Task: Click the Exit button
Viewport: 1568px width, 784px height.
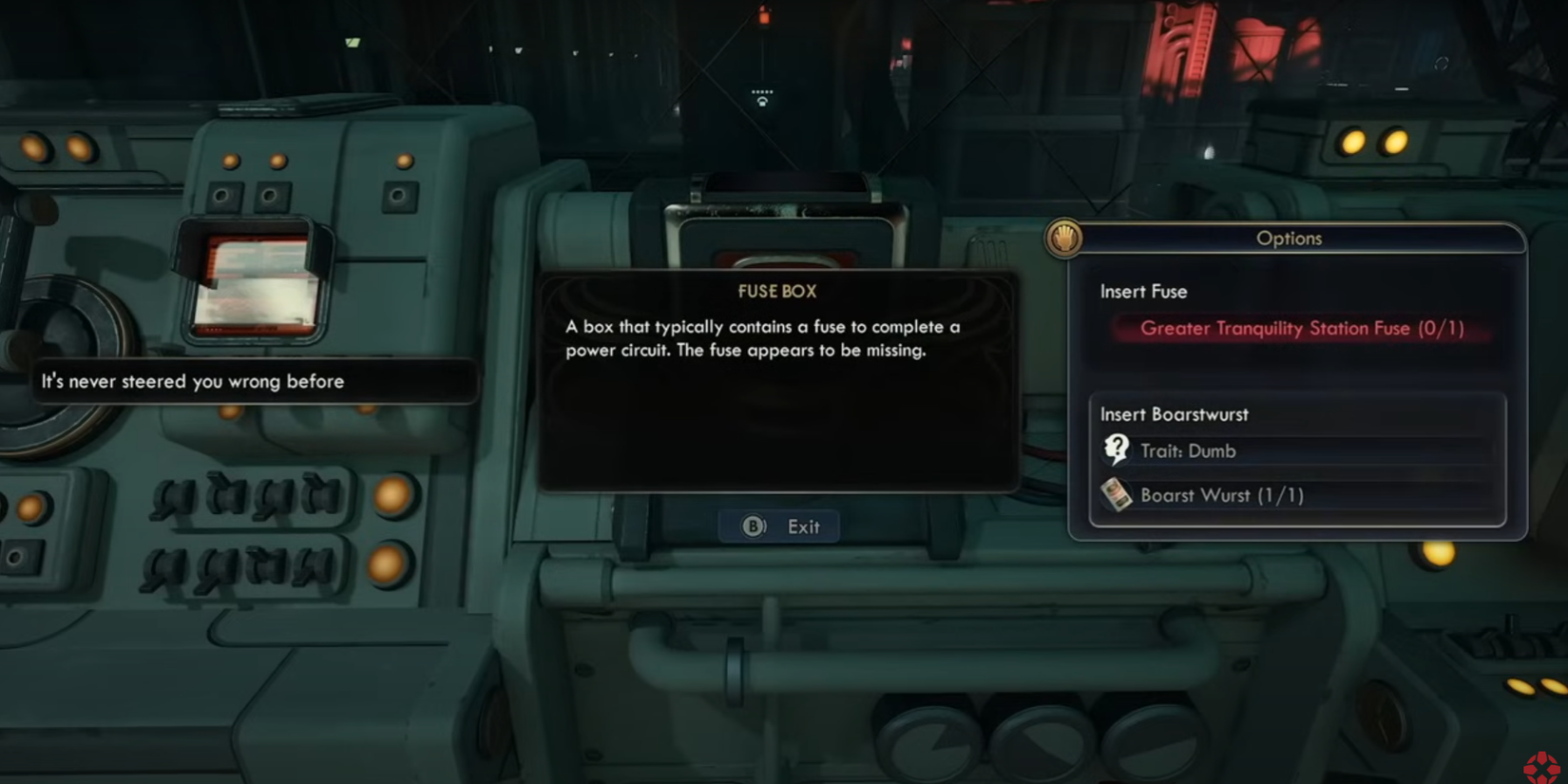Action: 780,526
